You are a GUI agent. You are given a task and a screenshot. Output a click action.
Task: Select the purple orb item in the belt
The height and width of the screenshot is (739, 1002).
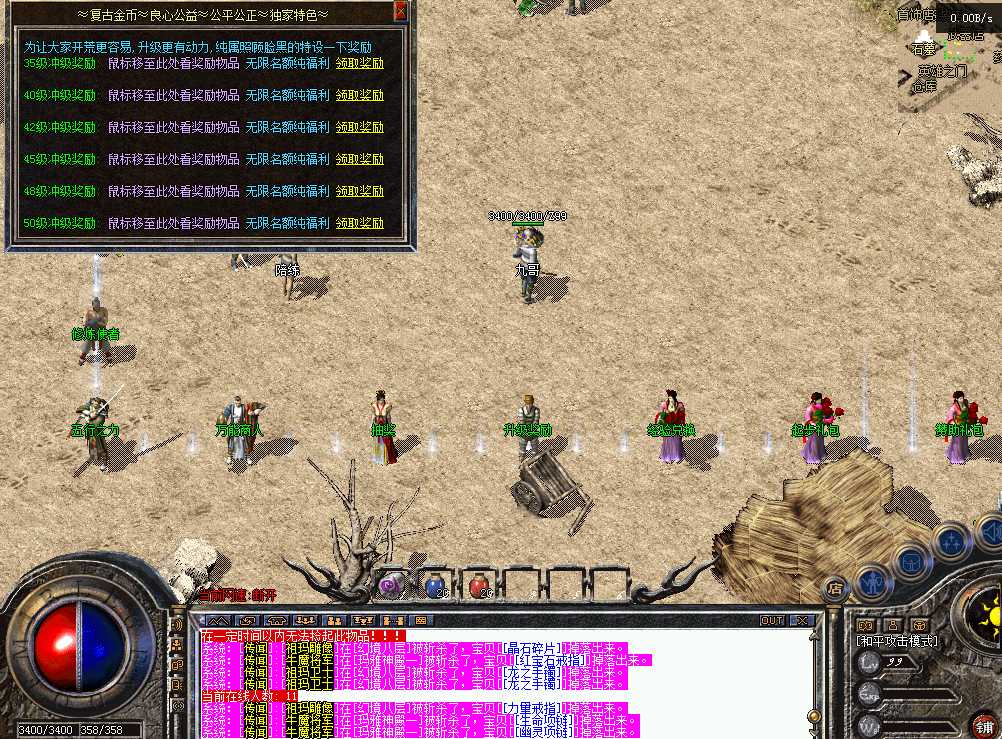pos(389,584)
